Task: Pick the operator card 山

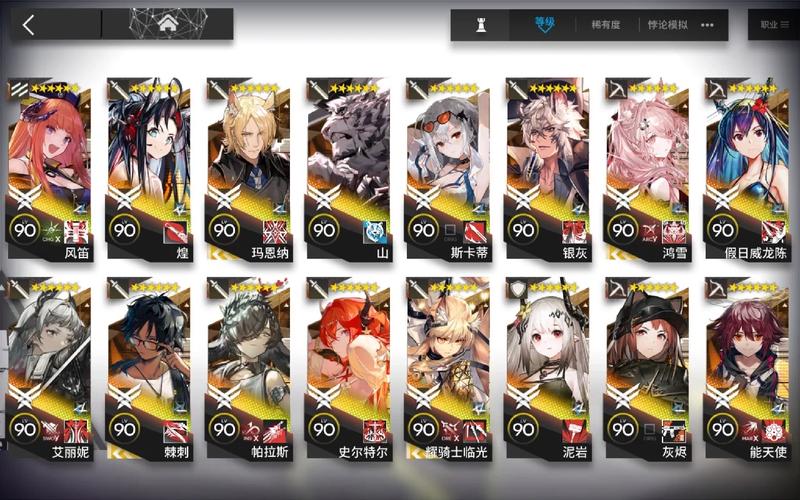Action: (347, 165)
